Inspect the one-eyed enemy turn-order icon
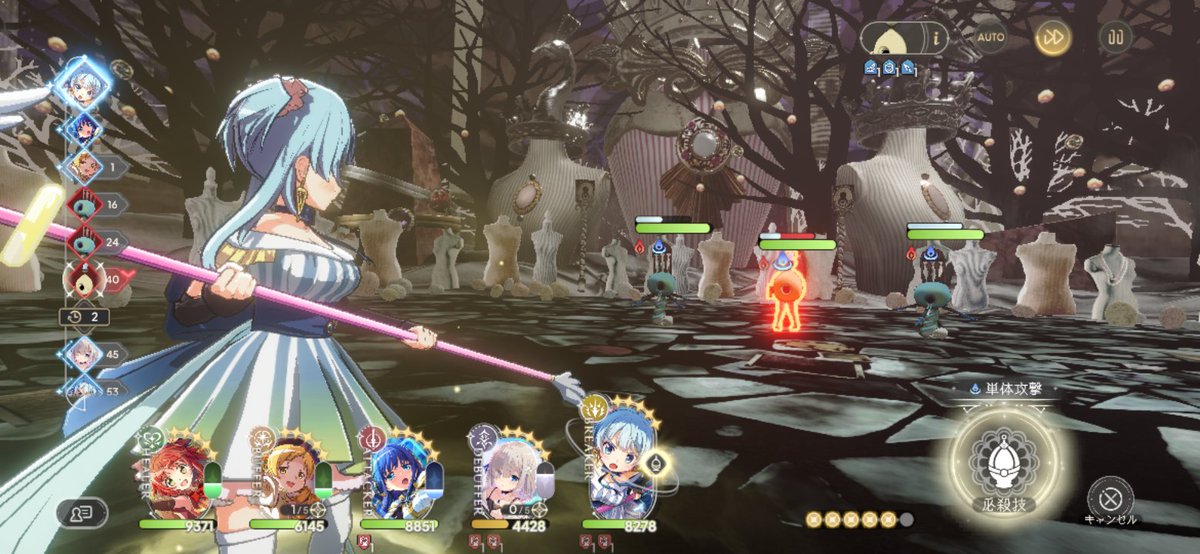This screenshot has width=1200, height=554. pos(83,281)
